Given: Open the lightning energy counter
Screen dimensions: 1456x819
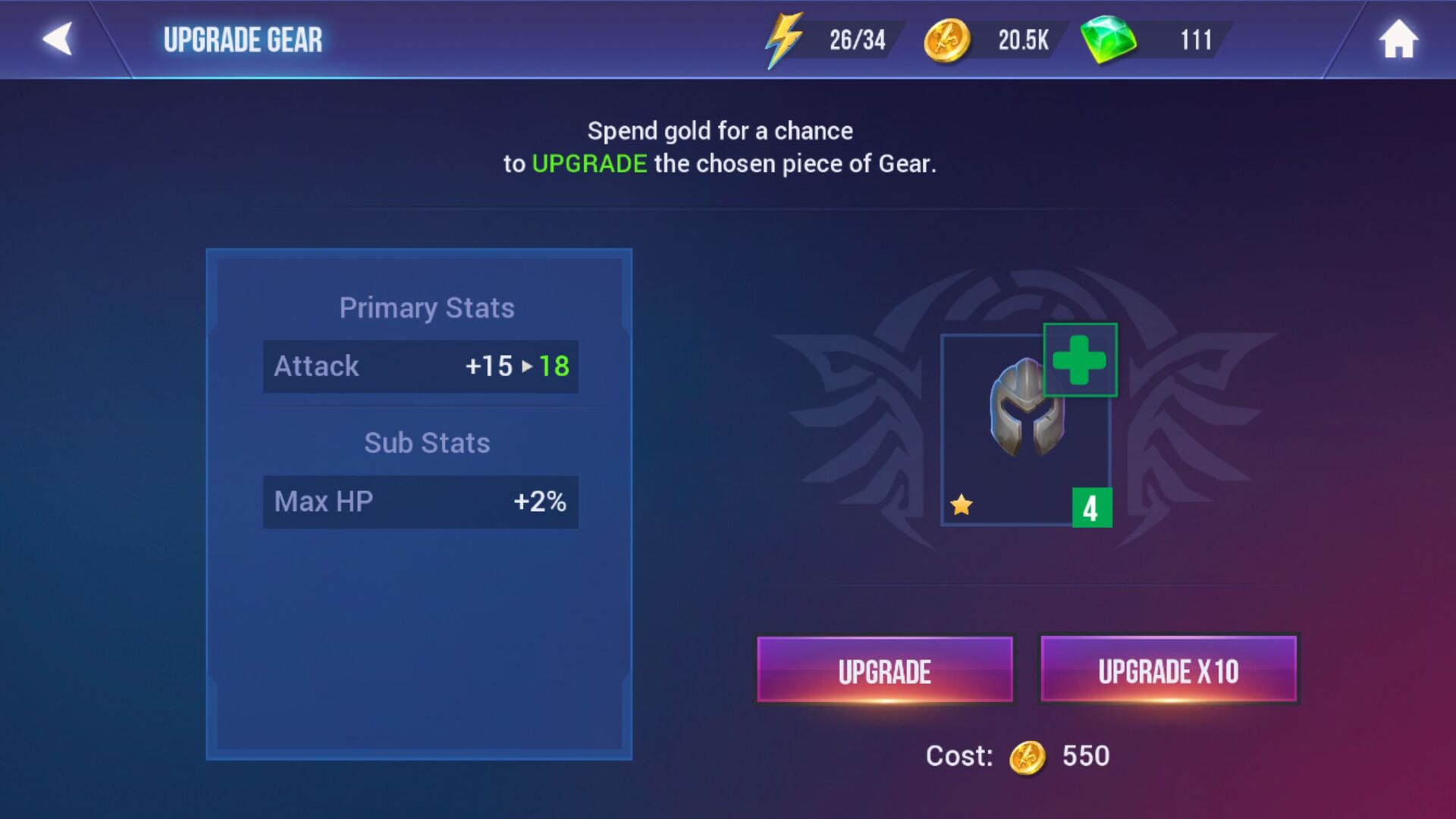Looking at the screenshot, I should (830, 39).
